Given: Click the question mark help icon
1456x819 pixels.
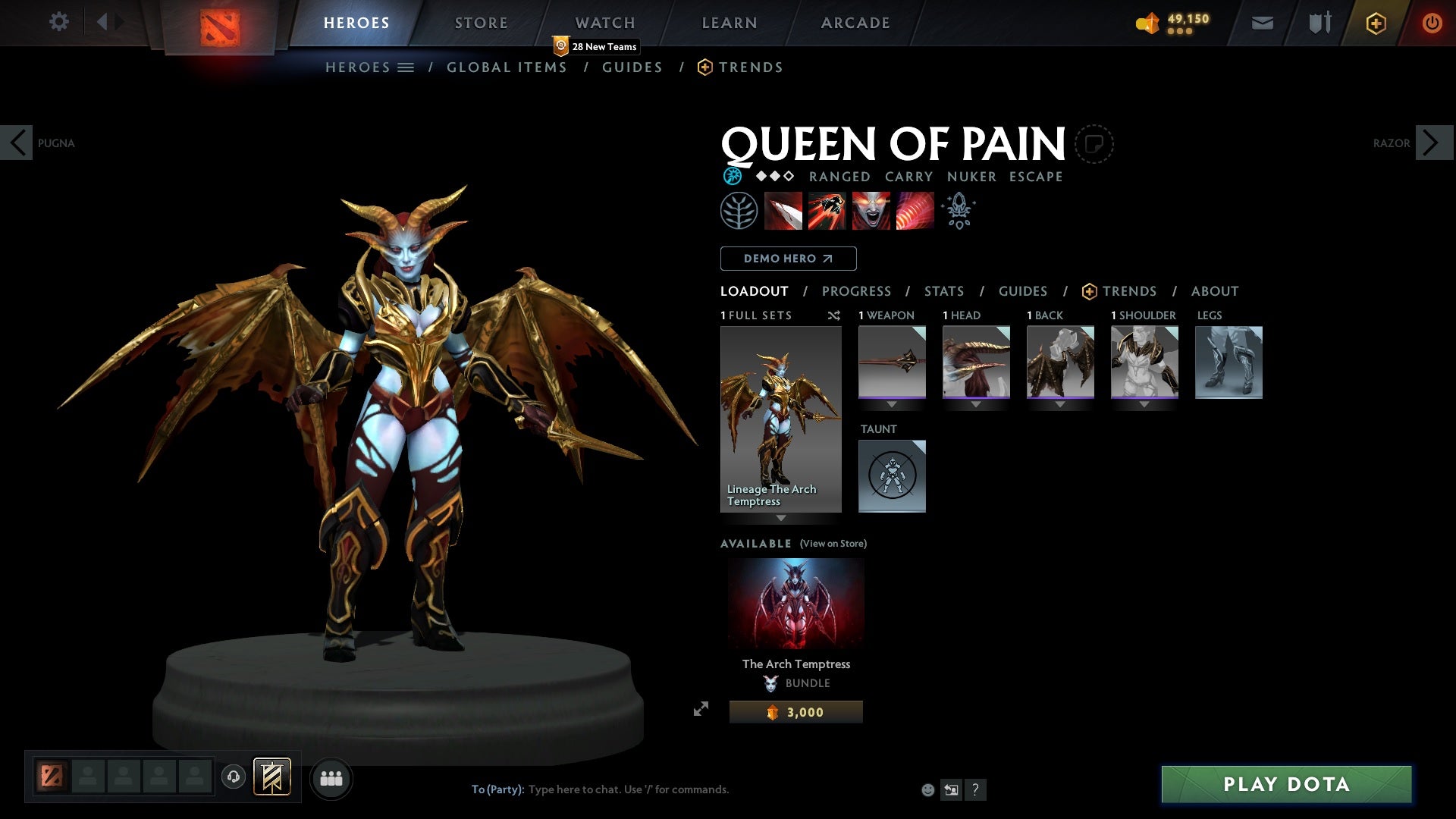Looking at the screenshot, I should click(x=976, y=789).
